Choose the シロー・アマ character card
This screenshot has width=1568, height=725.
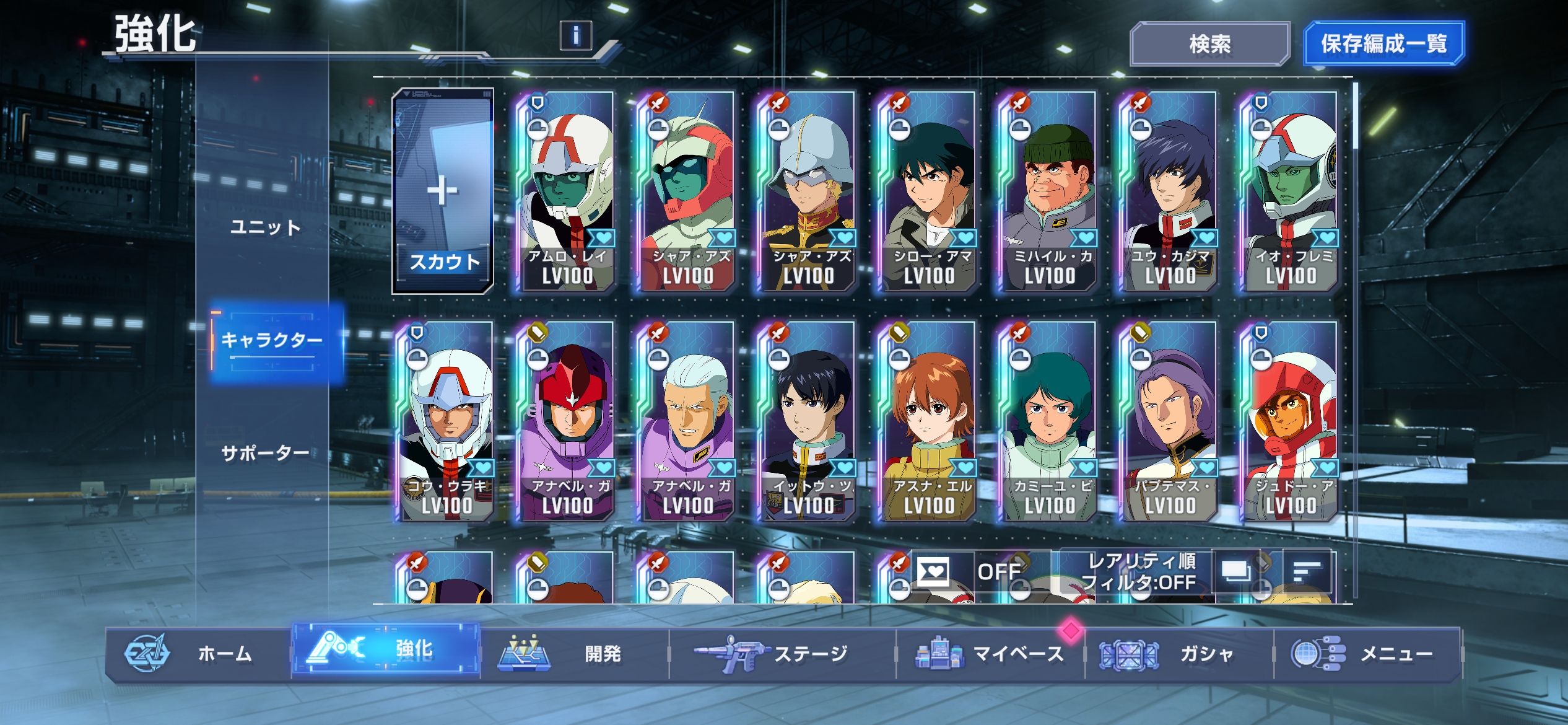pos(928,192)
